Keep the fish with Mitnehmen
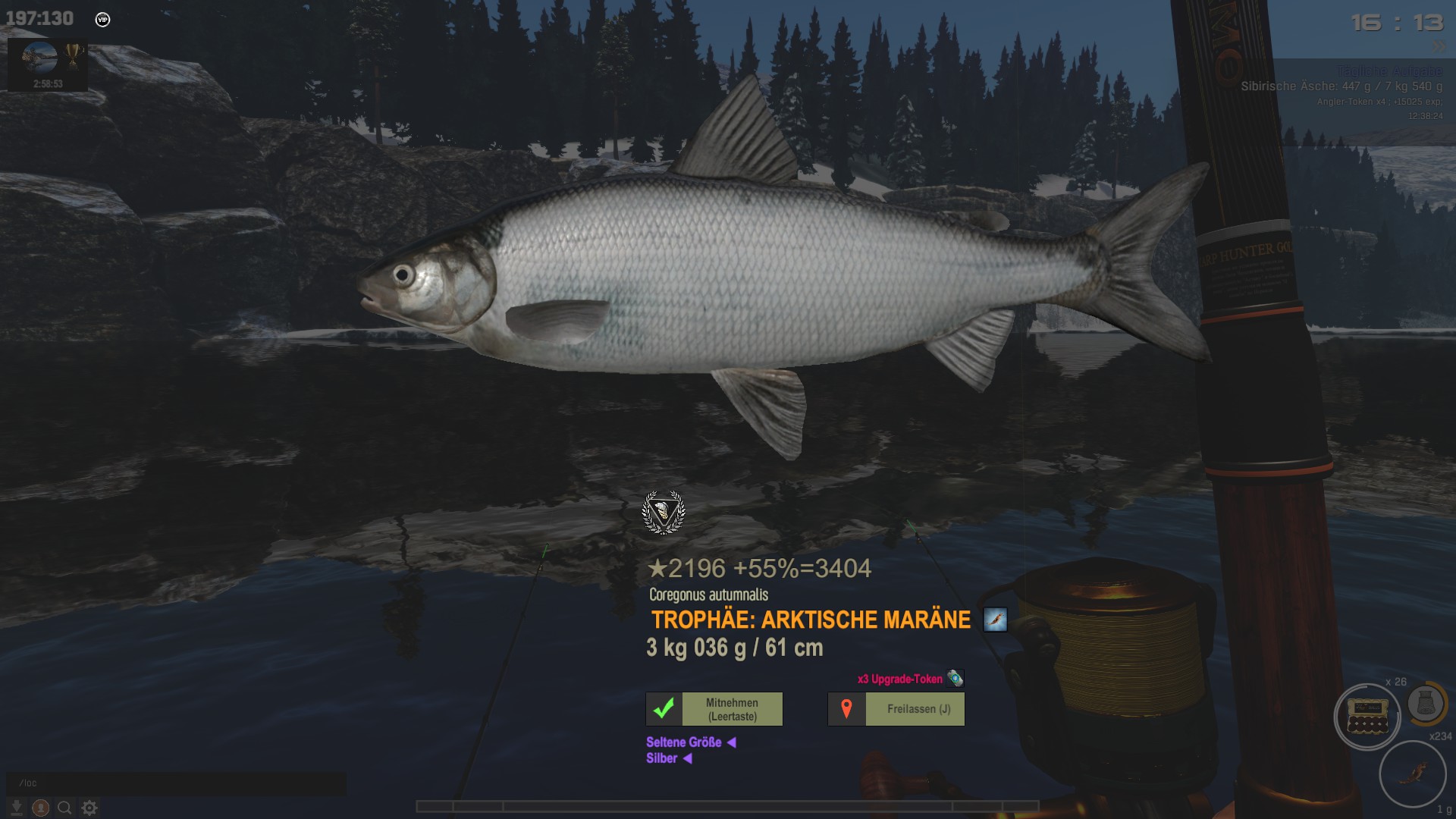Viewport: 1456px width, 819px height. click(x=714, y=709)
